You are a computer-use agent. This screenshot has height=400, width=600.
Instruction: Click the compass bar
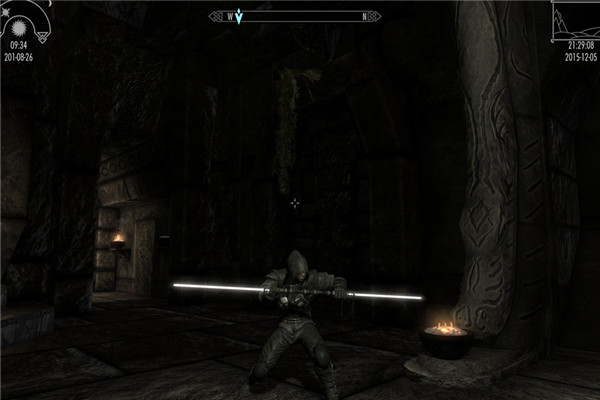pos(300,16)
